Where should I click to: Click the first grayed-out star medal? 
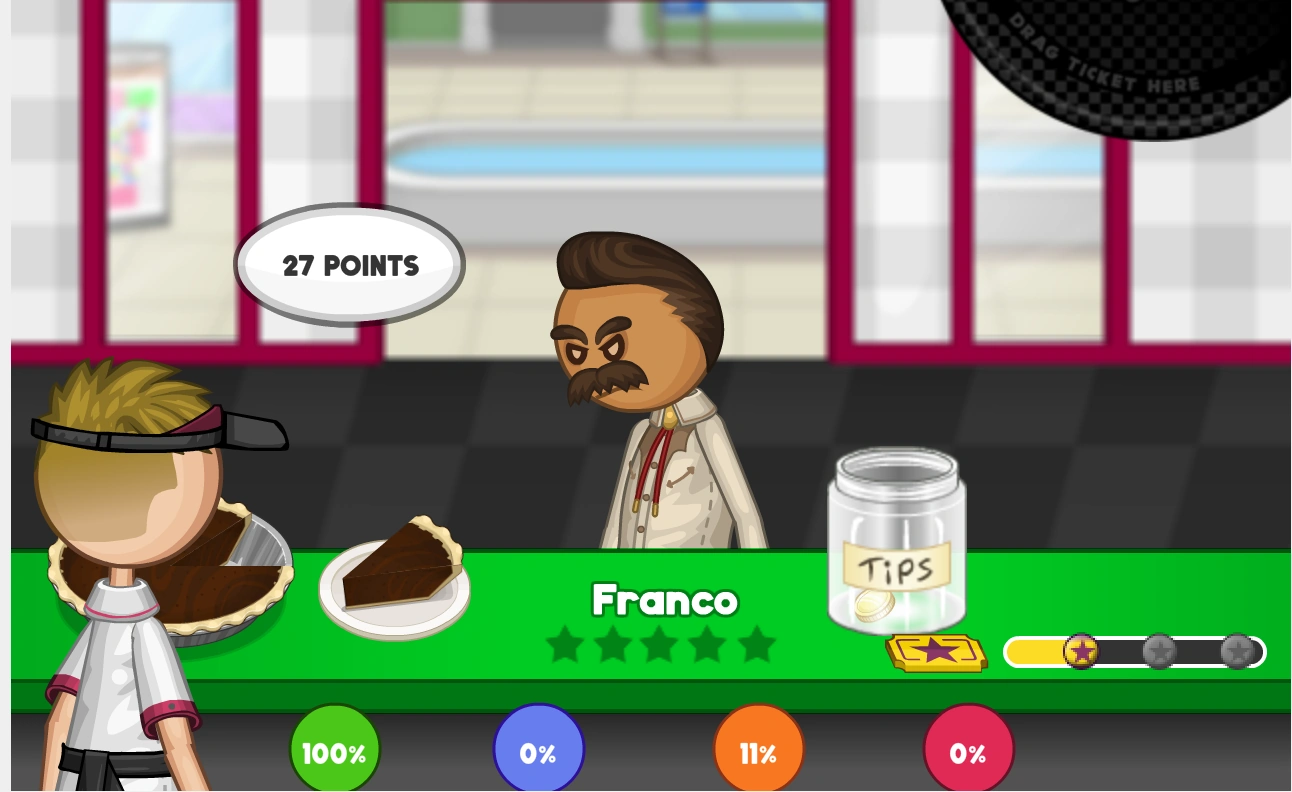click(1160, 651)
